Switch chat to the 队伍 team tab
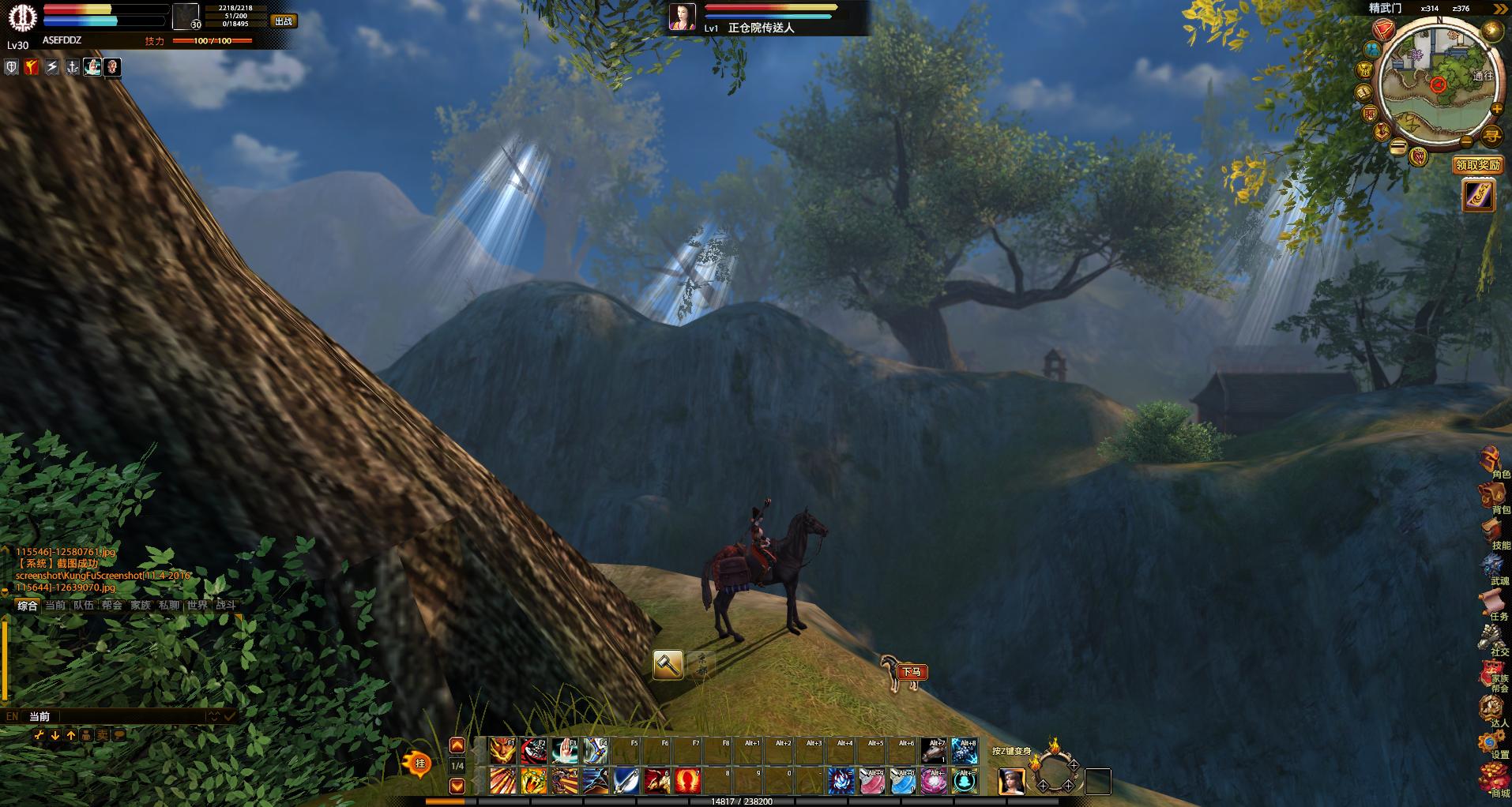Image resolution: width=1512 pixels, height=807 pixels. (x=84, y=606)
